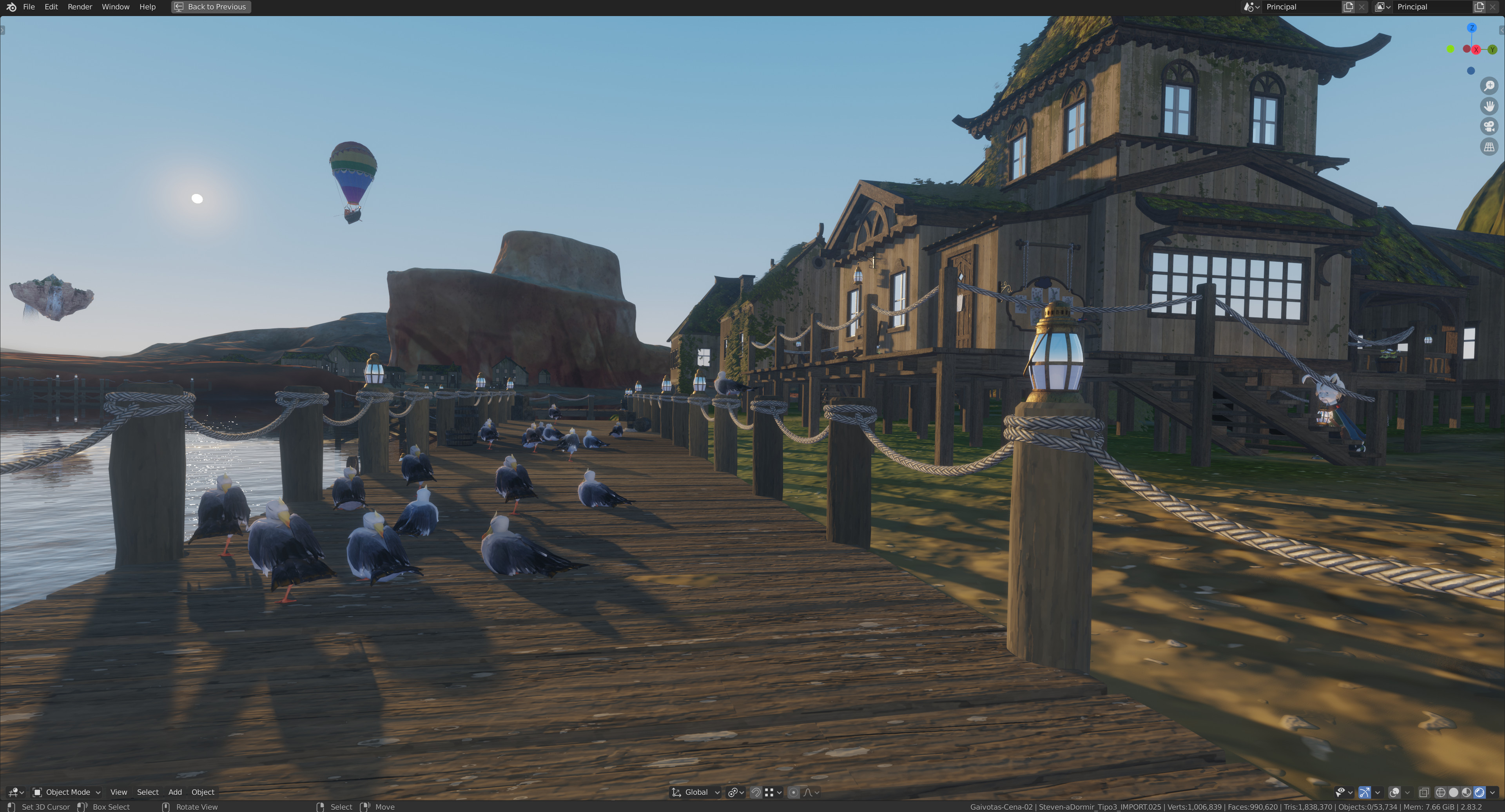Viewport: 1505px width, 812px height.
Task: Open the Render menu
Action: pyautogui.click(x=80, y=6)
